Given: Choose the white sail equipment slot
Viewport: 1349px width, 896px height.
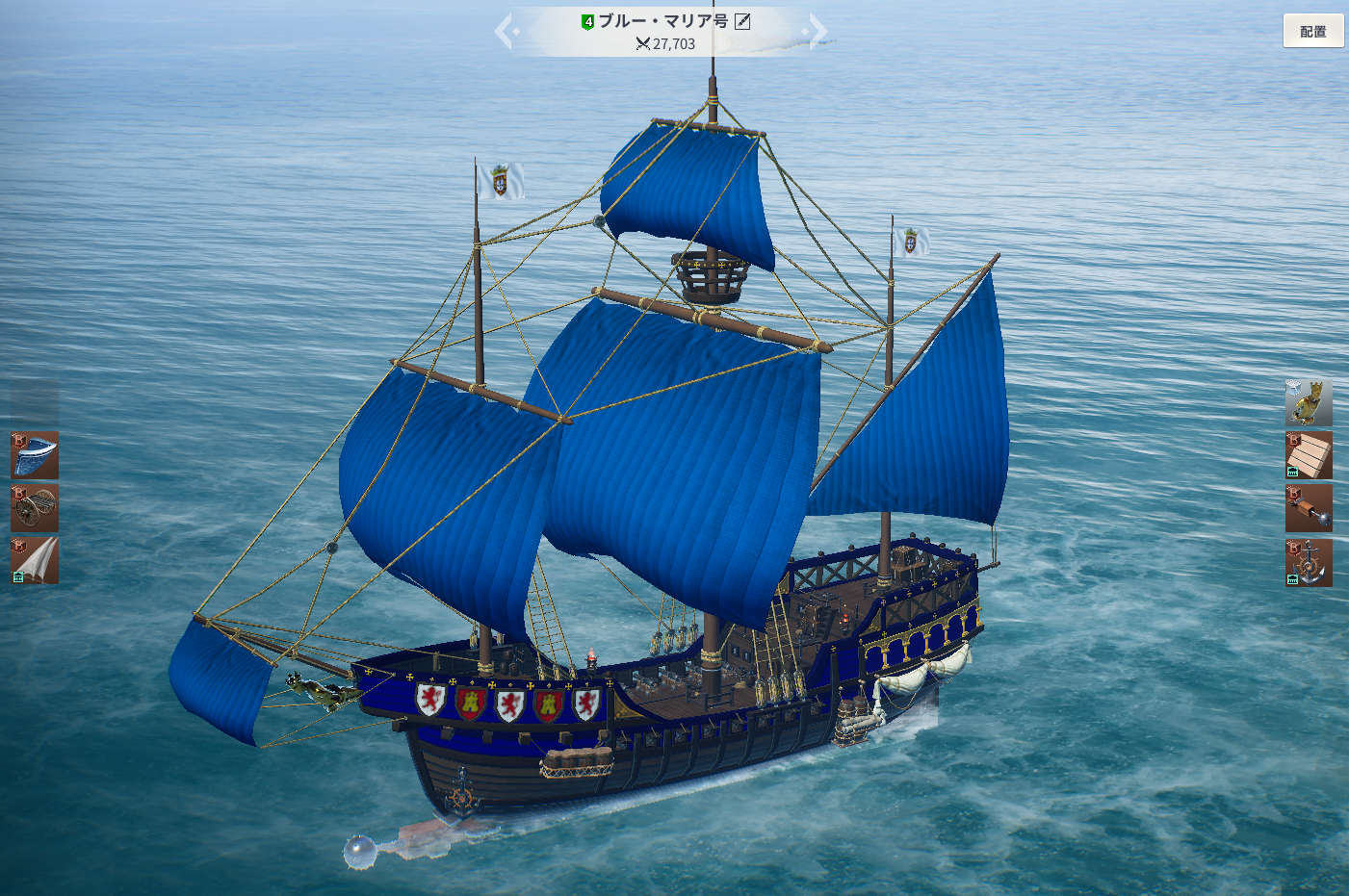Looking at the screenshot, I should pyautogui.click(x=35, y=561).
